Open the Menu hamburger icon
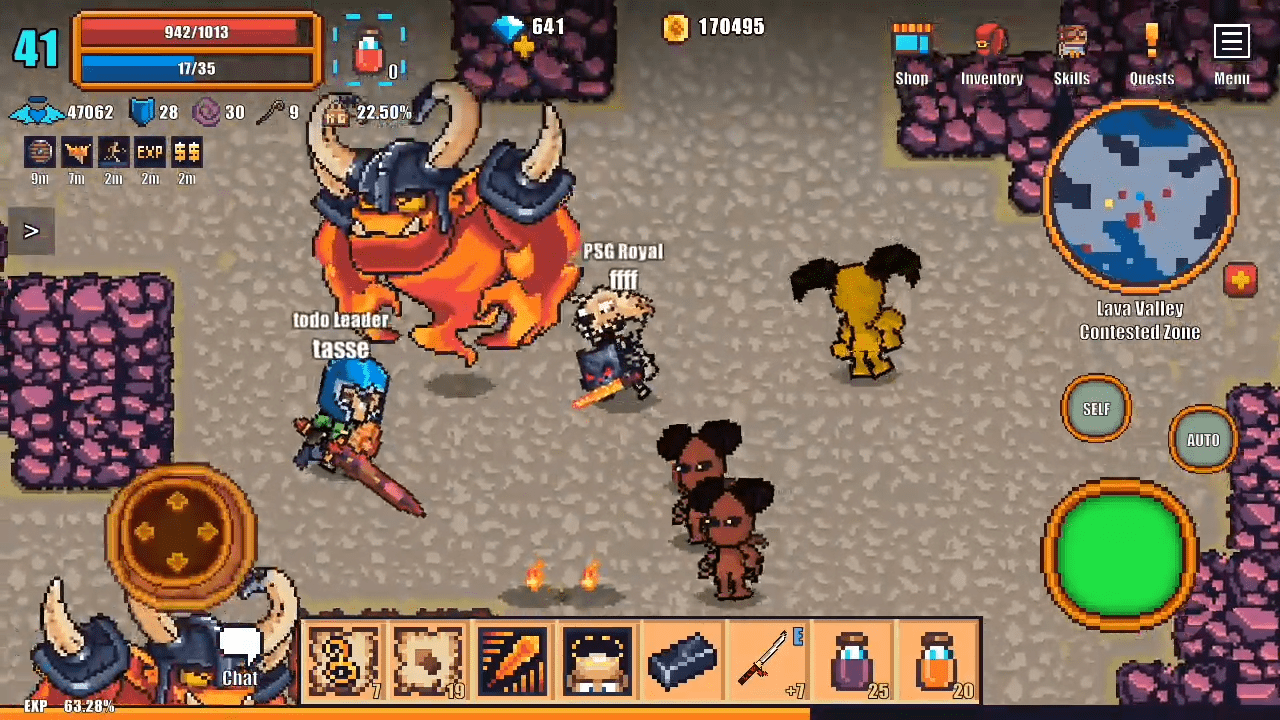 point(1231,41)
